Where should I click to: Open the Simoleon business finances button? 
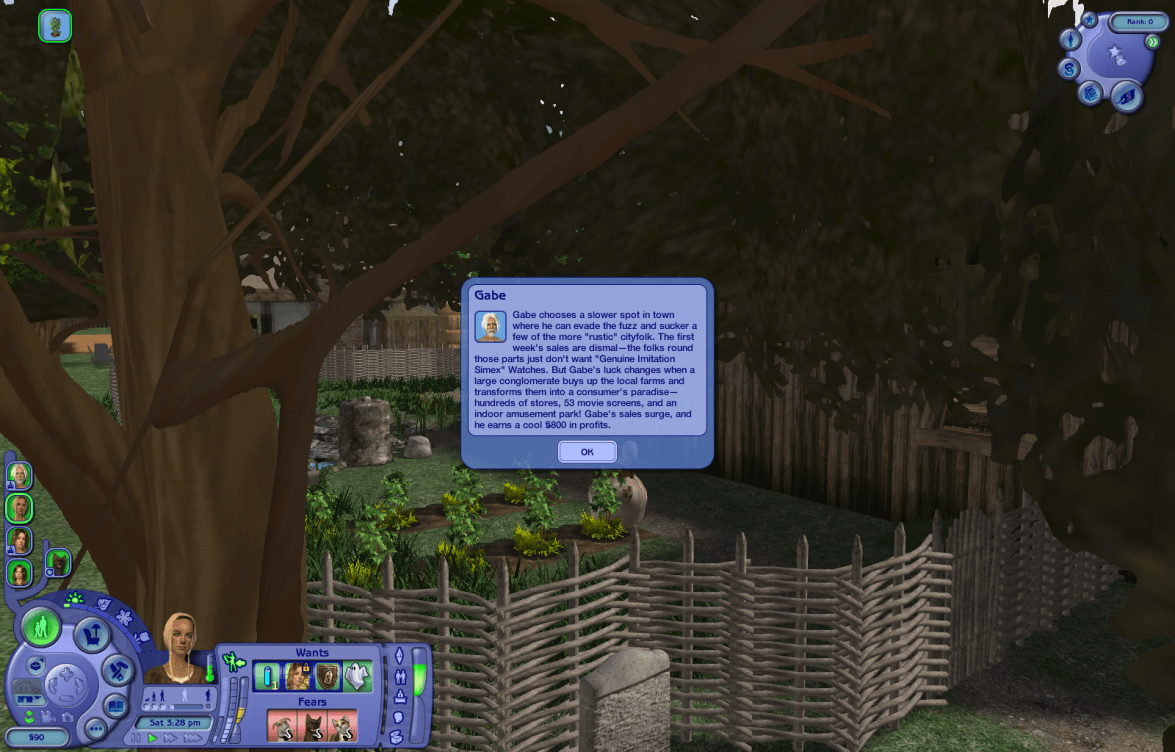click(1069, 69)
